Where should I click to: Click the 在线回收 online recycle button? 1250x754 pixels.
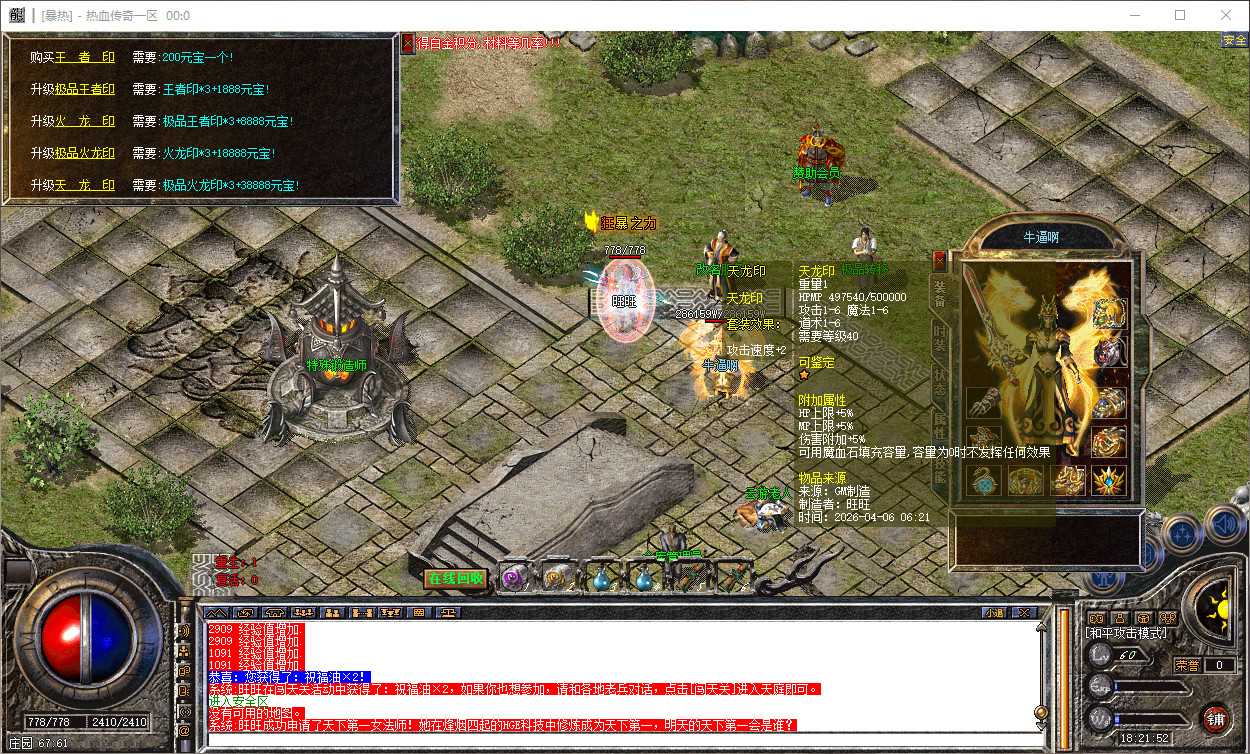(455, 578)
